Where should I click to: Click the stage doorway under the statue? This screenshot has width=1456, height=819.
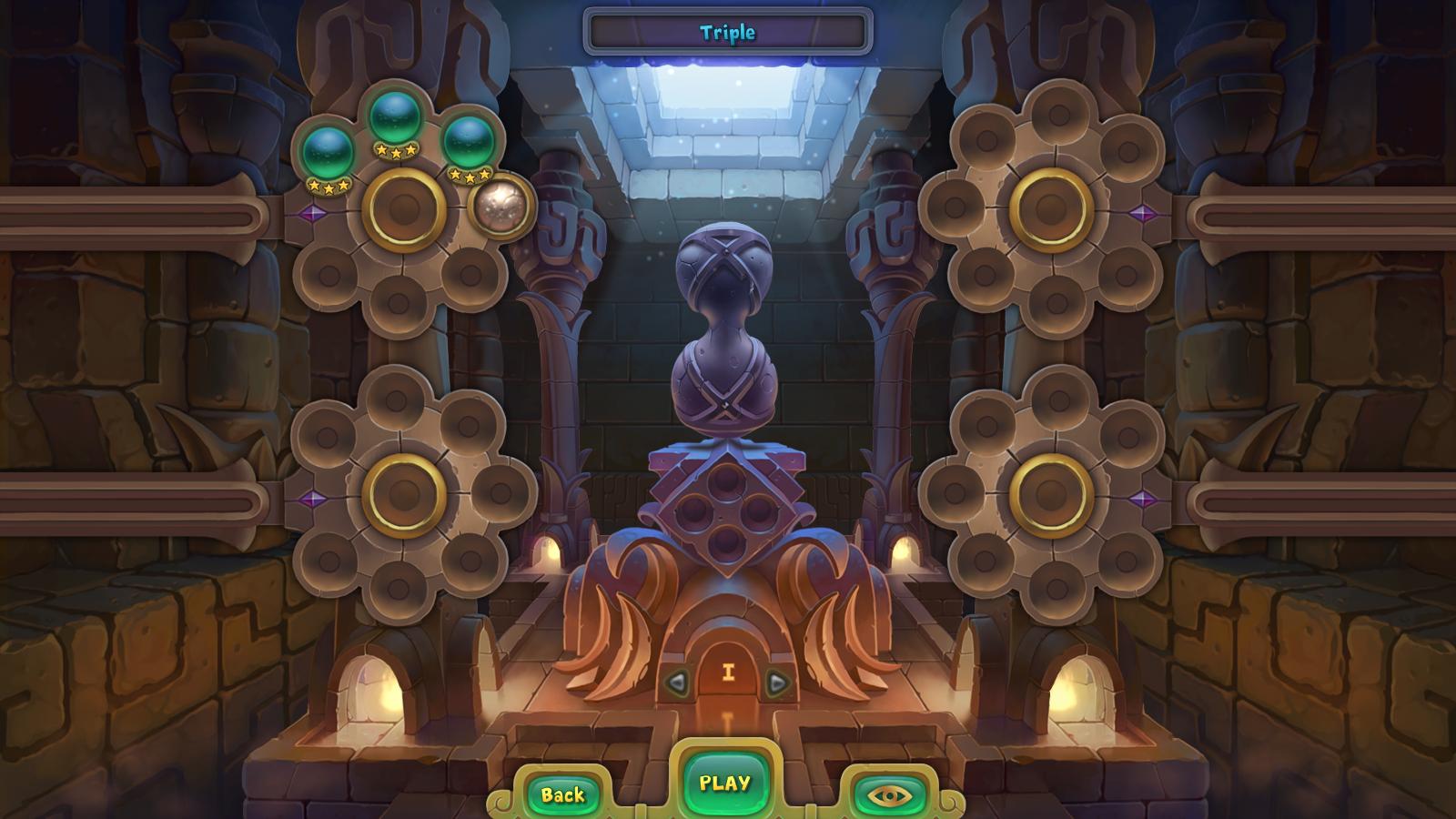[728, 651]
